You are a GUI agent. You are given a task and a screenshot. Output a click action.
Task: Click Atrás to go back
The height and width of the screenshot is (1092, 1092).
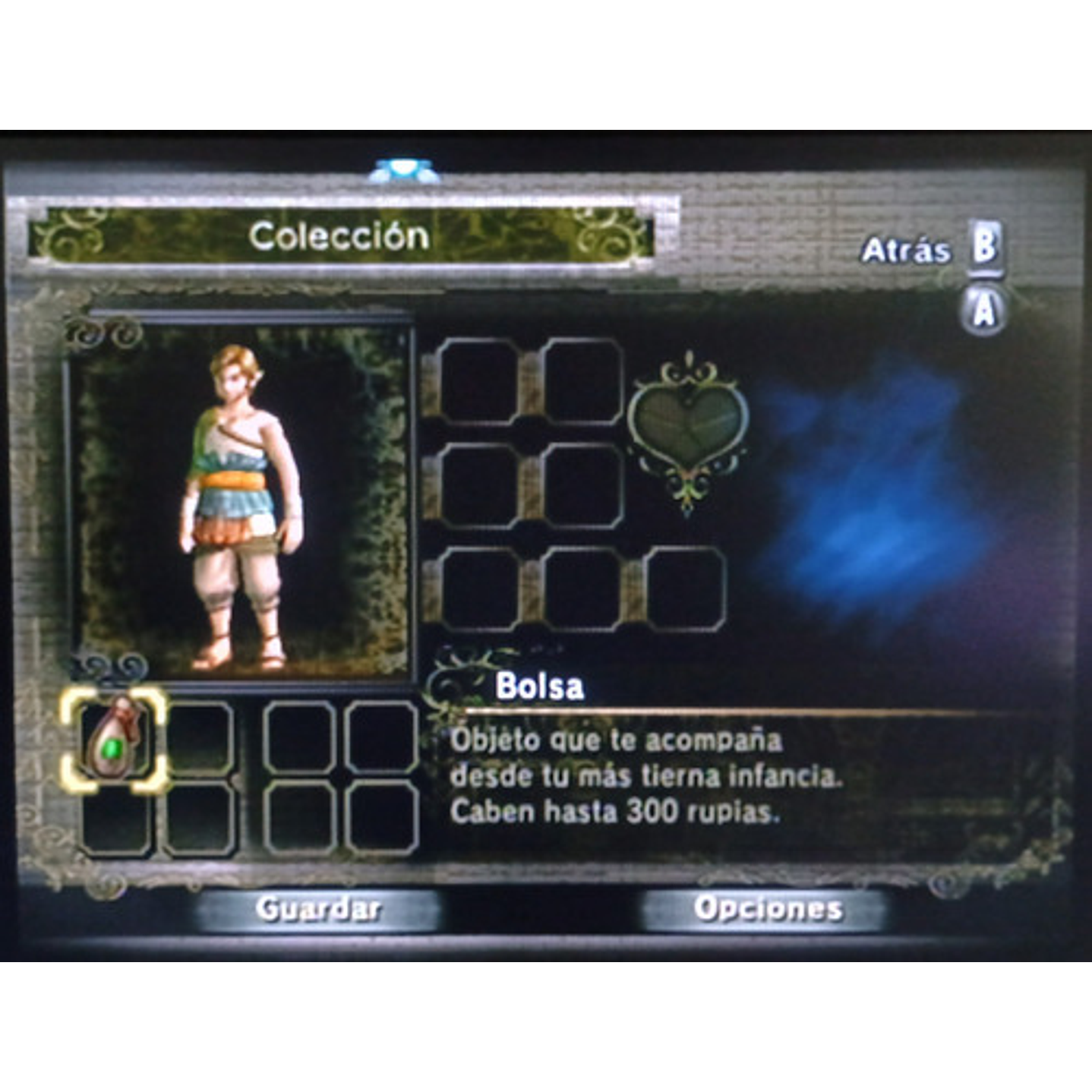click(907, 247)
